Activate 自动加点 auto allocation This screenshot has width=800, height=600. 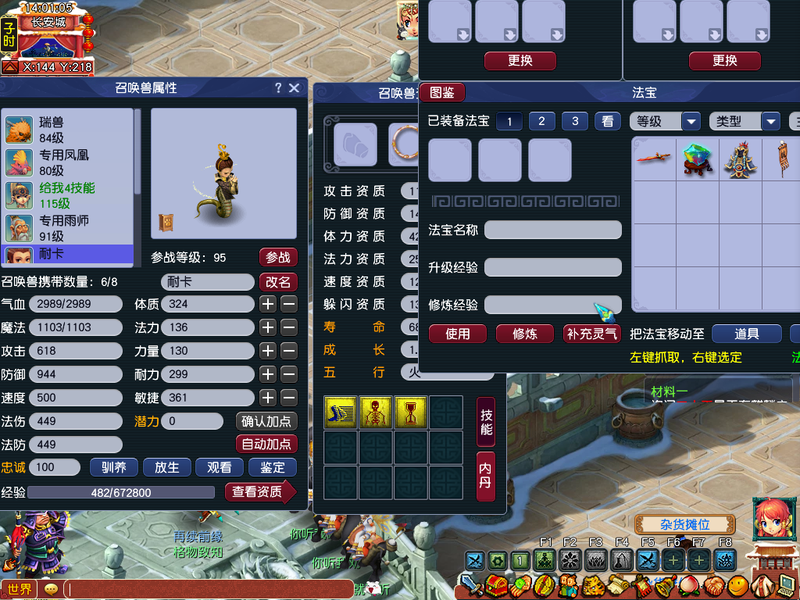(x=266, y=444)
